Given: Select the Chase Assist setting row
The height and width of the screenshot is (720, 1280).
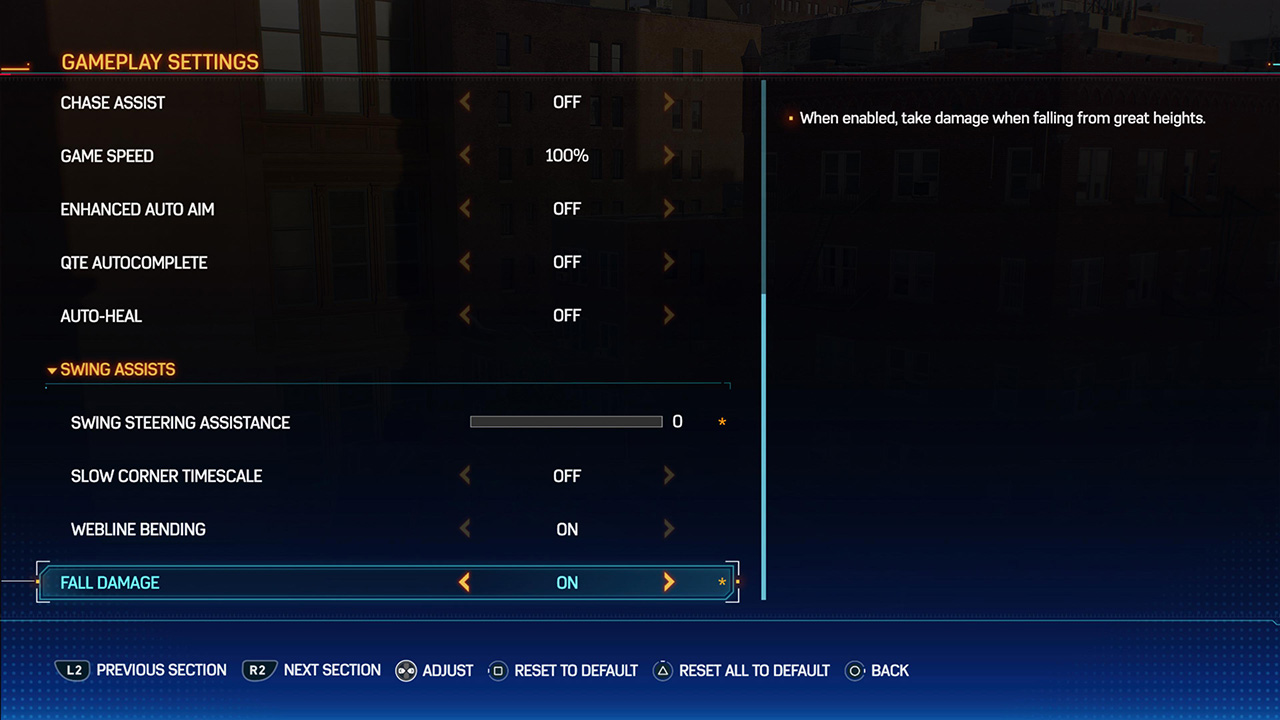Looking at the screenshot, I should [113, 103].
